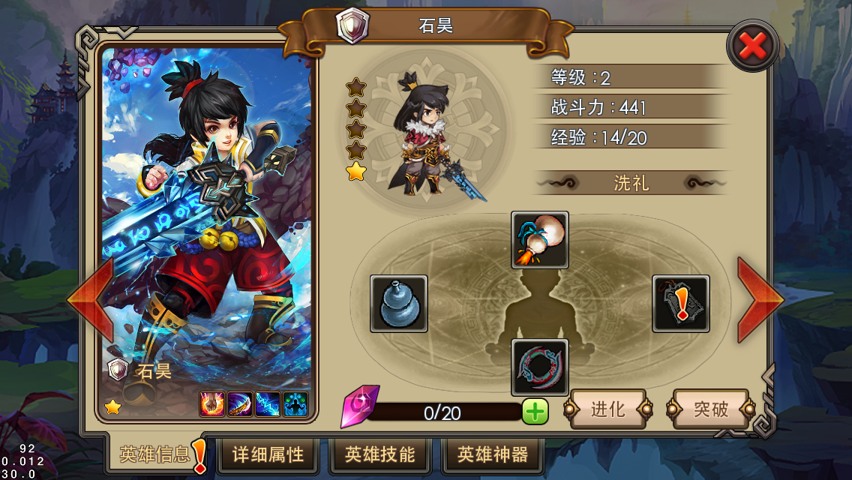Tap the fire skill icon on hero card
The image size is (852, 480).
(x=212, y=404)
